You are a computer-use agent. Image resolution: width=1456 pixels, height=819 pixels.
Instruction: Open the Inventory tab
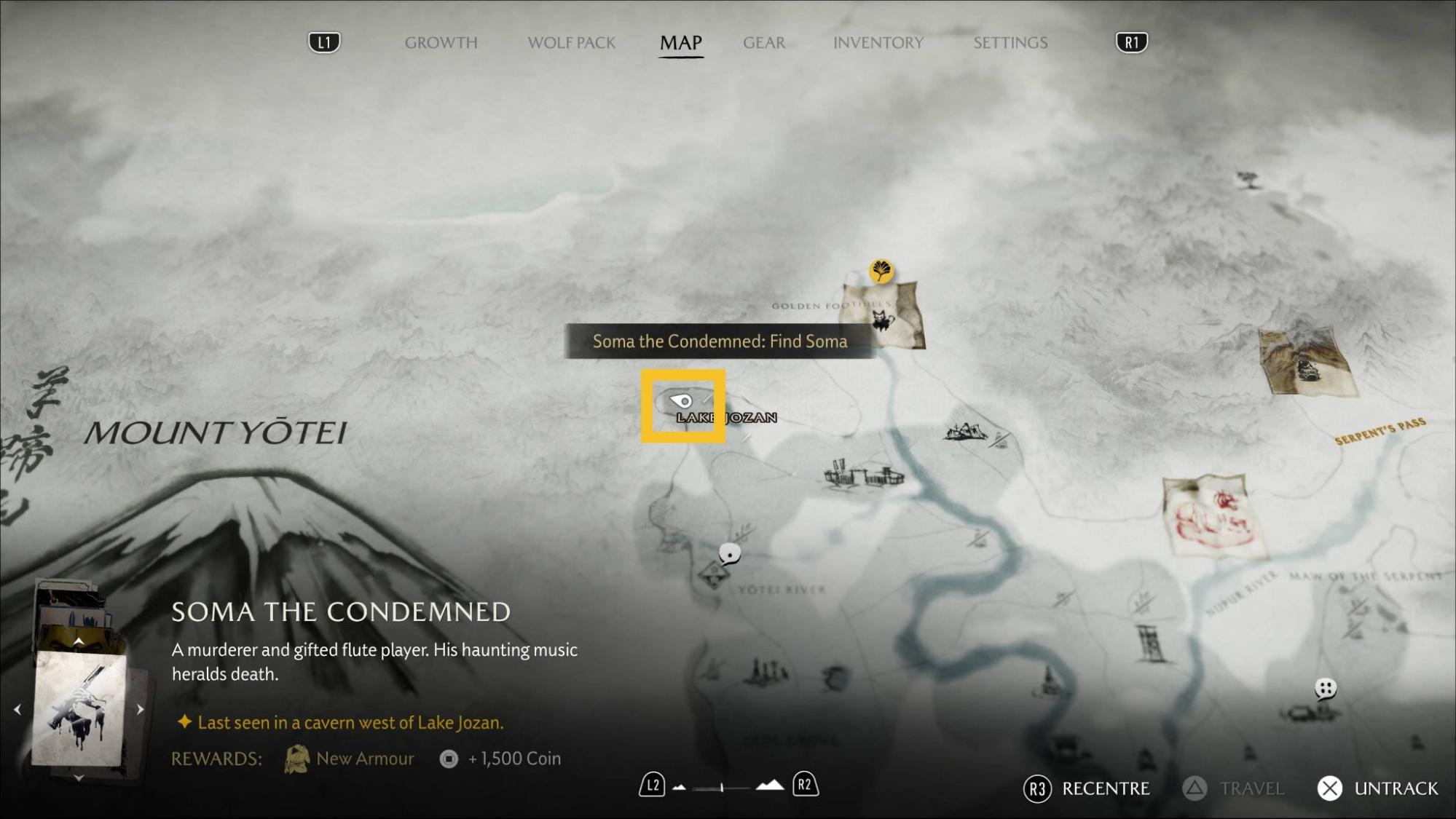coord(878,43)
